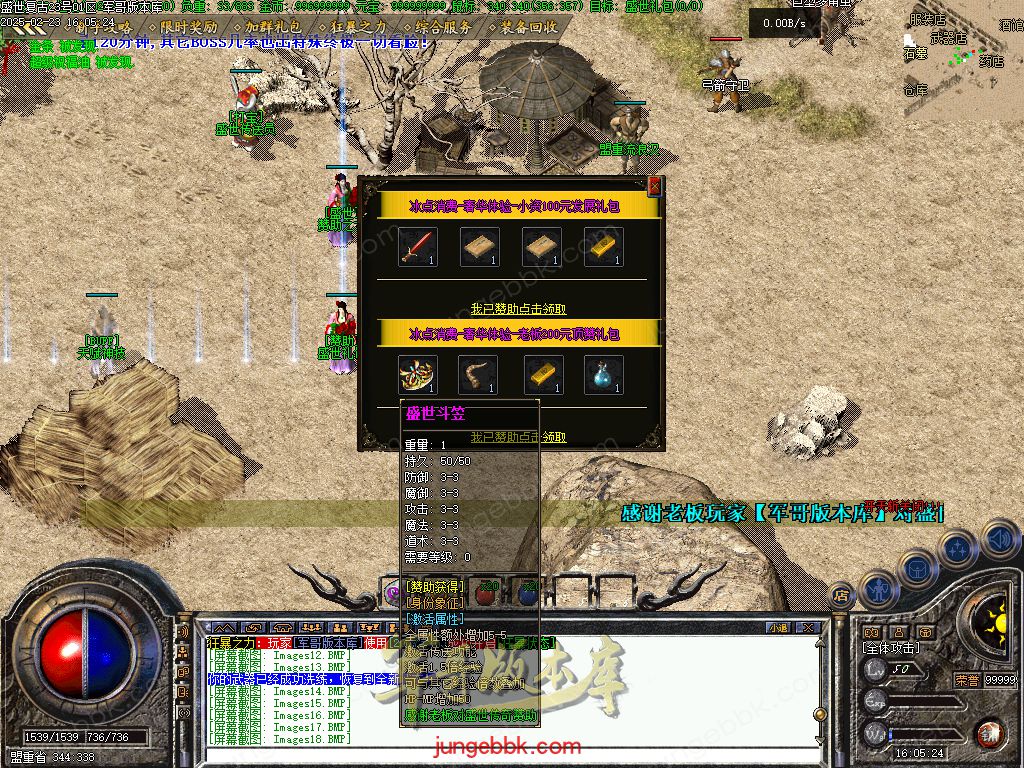Viewport: 1024px width, 768px height.
Task: Select the curved horn item slot
Action: [x=480, y=375]
